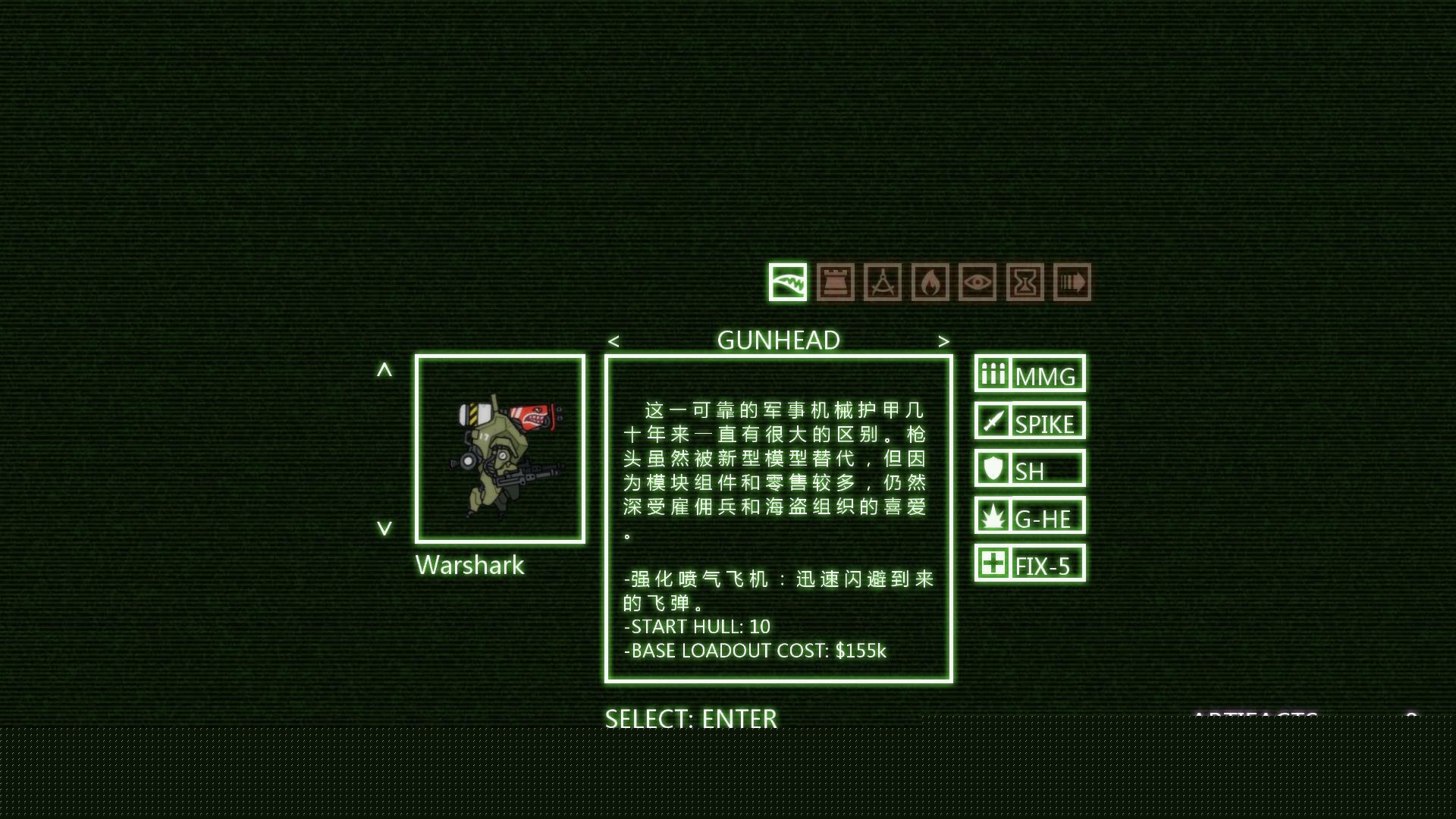1456x819 pixels.
Task: Click the left arrow before GUNHEAD
Action: click(x=613, y=341)
